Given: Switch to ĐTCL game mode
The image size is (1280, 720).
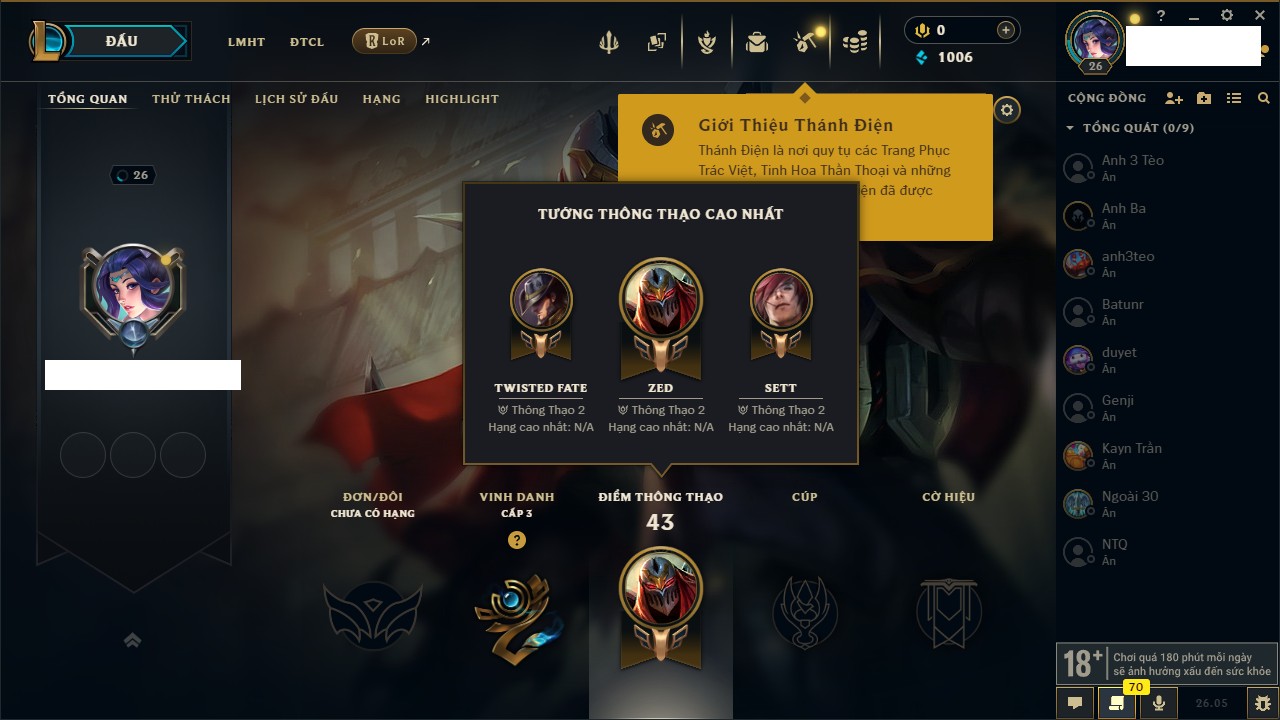Looking at the screenshot, I should pos(307,42).
